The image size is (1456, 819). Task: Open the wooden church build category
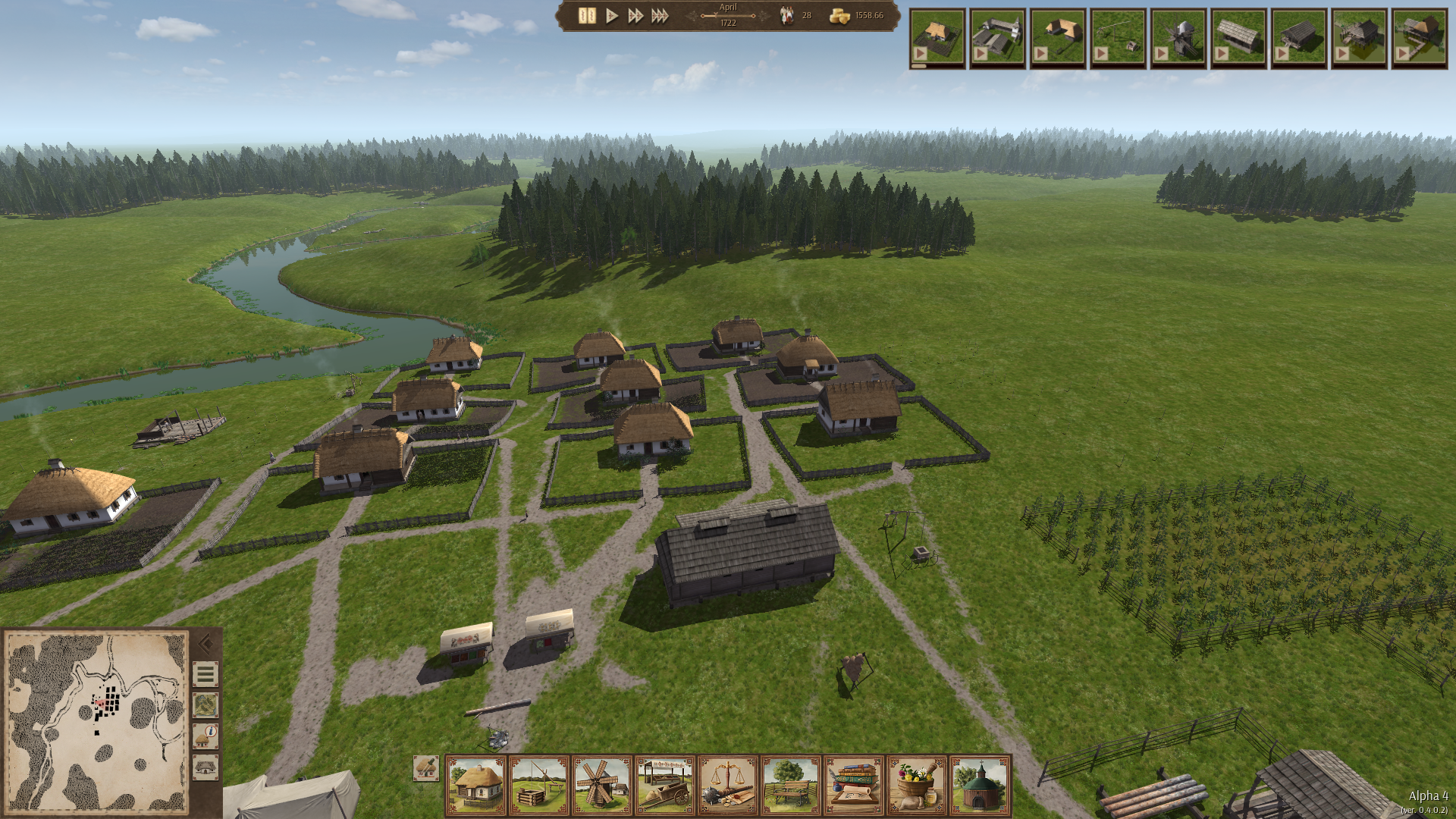pos(980,786)
